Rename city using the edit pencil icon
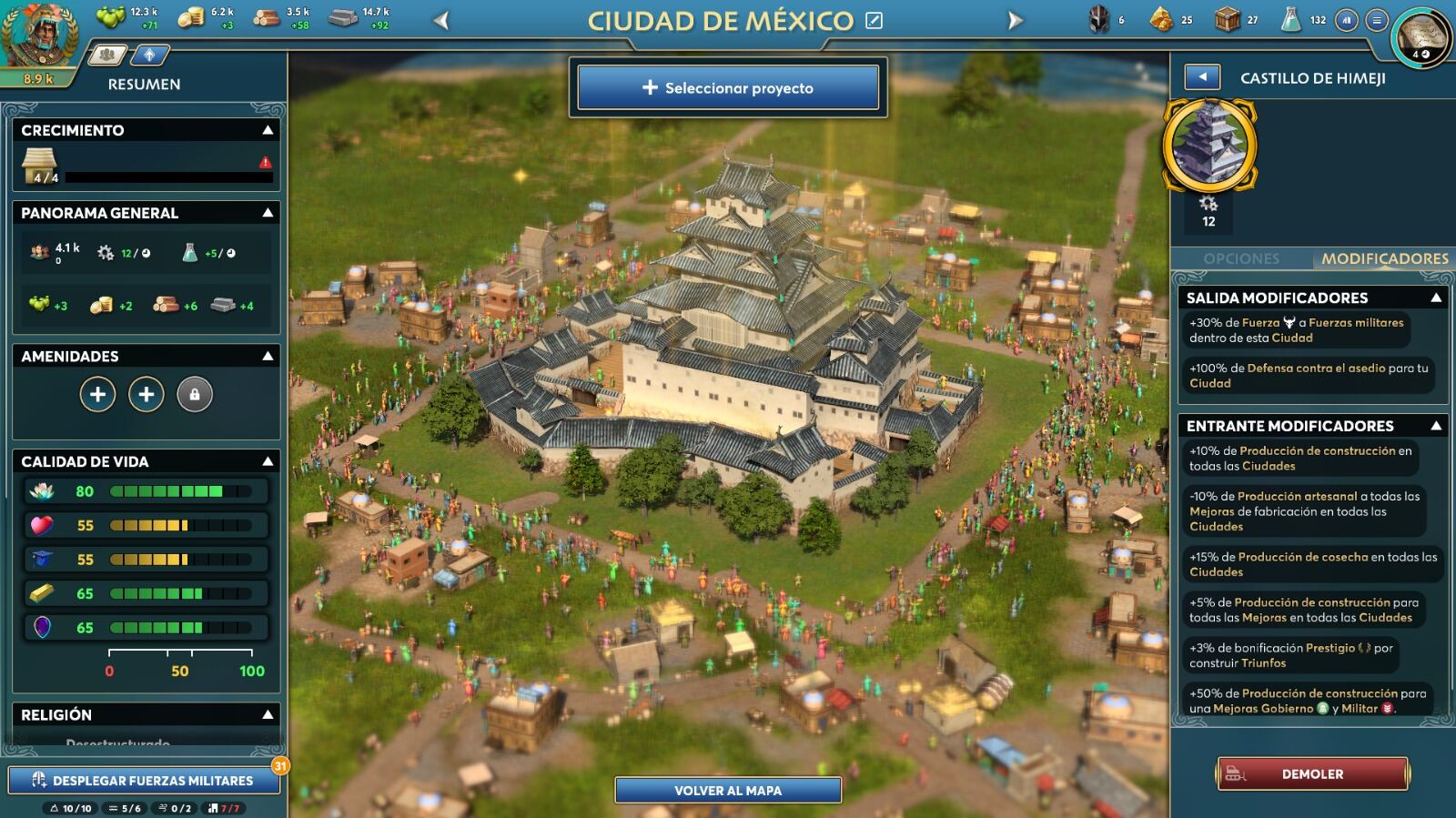 coord(875,20)
